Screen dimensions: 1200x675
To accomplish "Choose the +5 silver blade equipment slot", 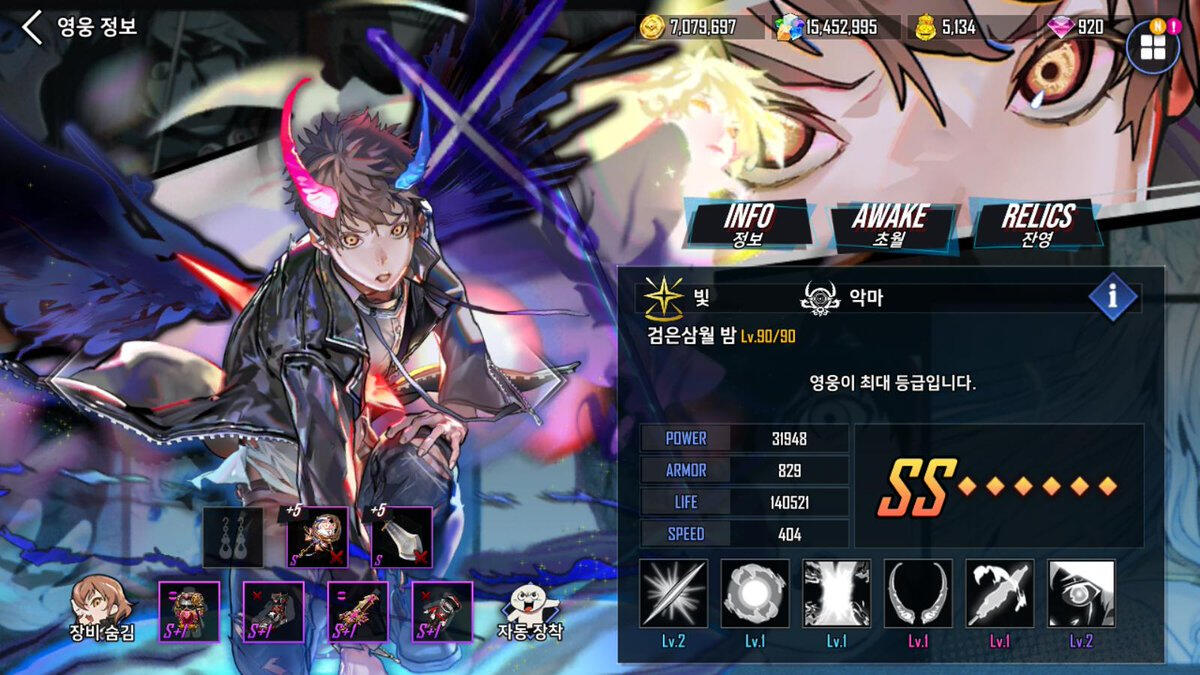I will [x=402, y=537].
